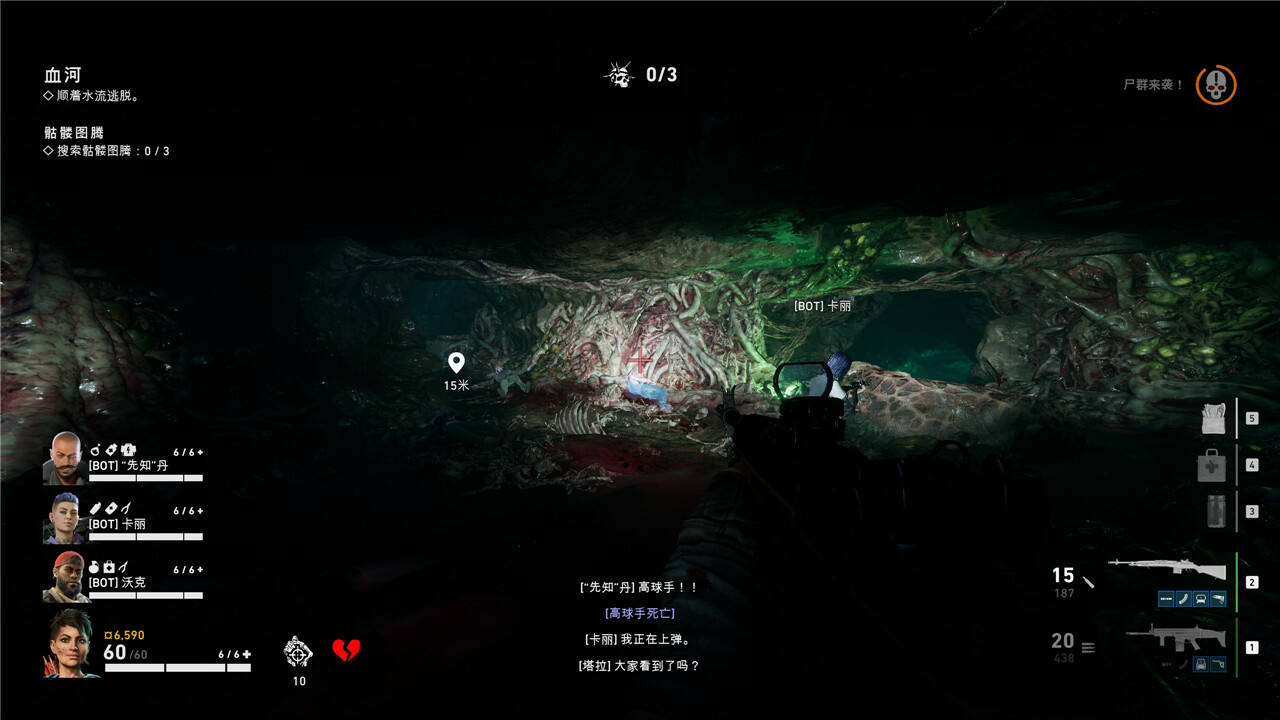The width and height of the screenshot is (1280, 720).
Task: Select the primary rifle in weapon slot 2
Action: point(1167,571)
